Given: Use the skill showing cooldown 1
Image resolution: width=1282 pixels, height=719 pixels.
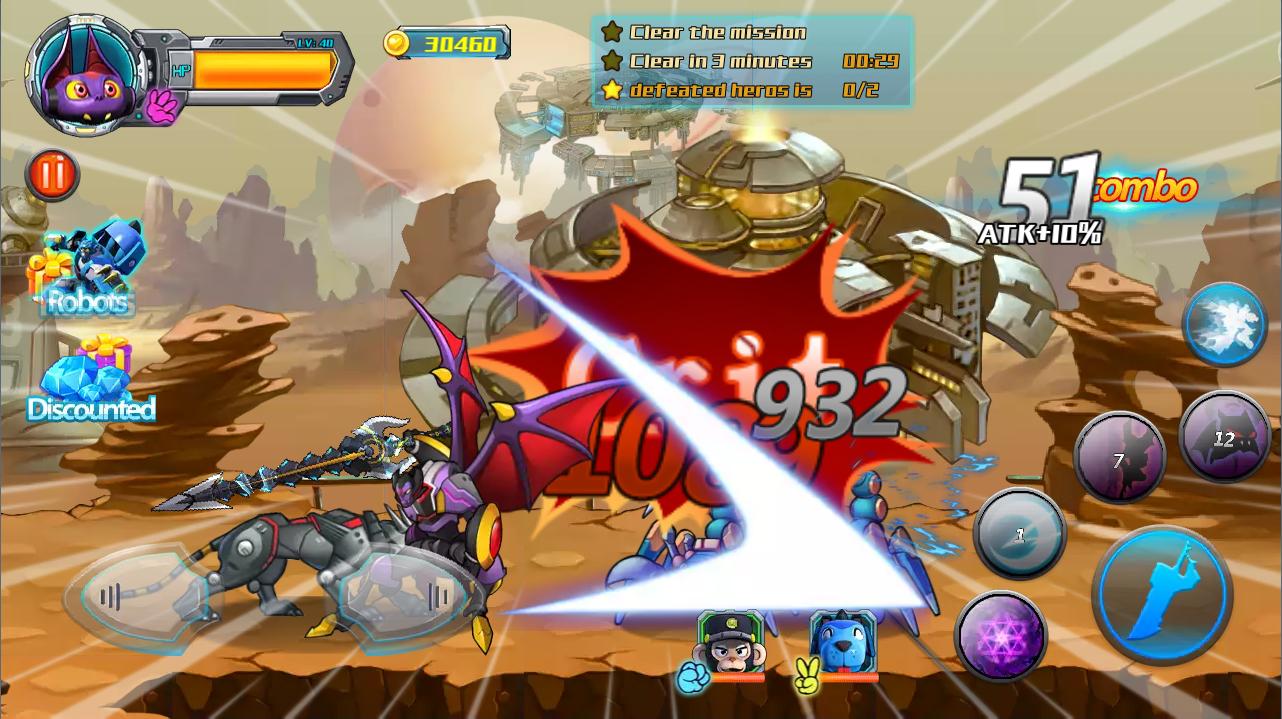Looking at the screenshot, I should coord(1019,534).
